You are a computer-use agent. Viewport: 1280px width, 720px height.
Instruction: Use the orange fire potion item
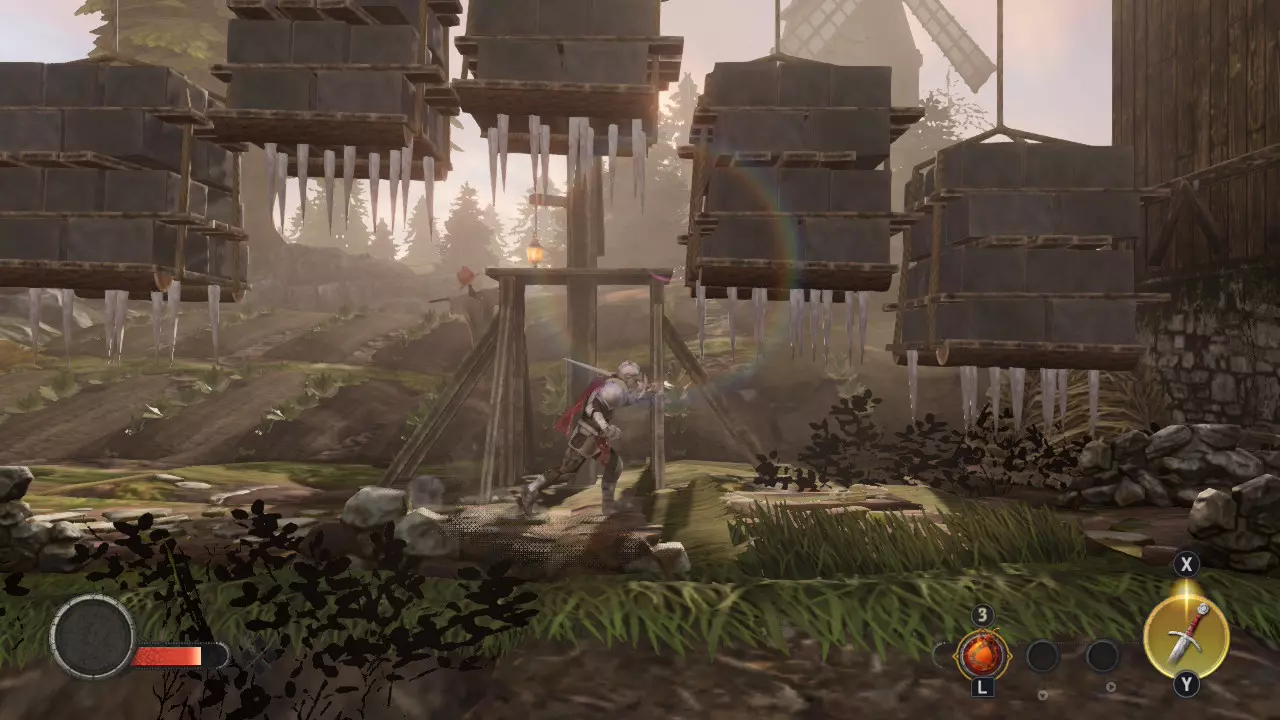(981, 656)
